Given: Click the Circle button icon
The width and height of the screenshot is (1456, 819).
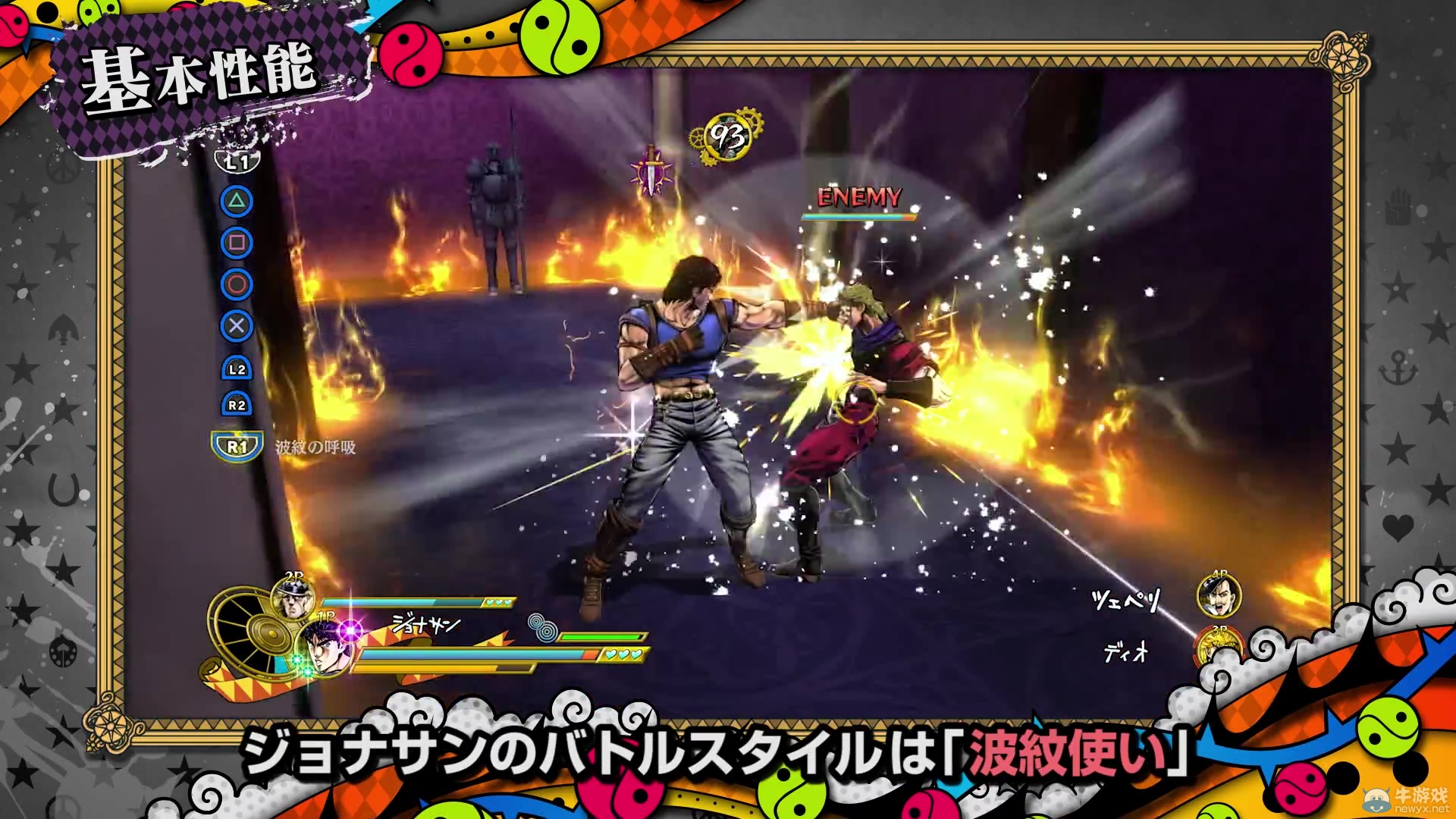Looking at the screenshot, I should (237, 284).
